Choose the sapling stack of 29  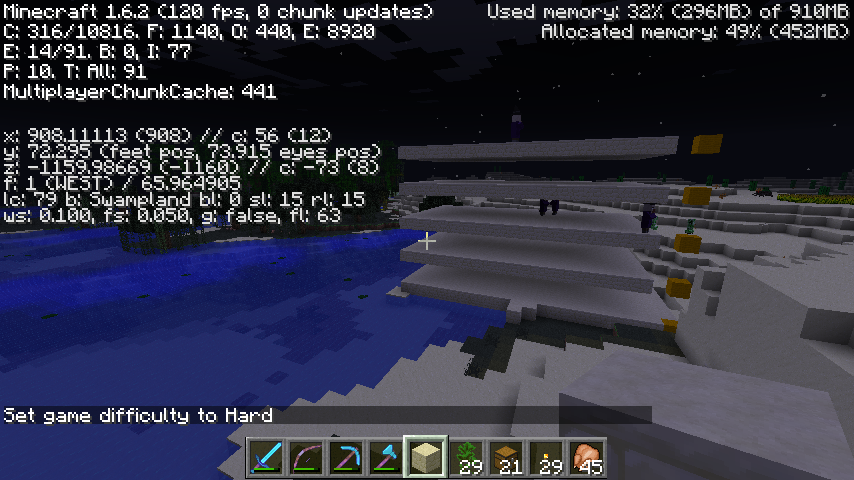(x=467, y=458)
